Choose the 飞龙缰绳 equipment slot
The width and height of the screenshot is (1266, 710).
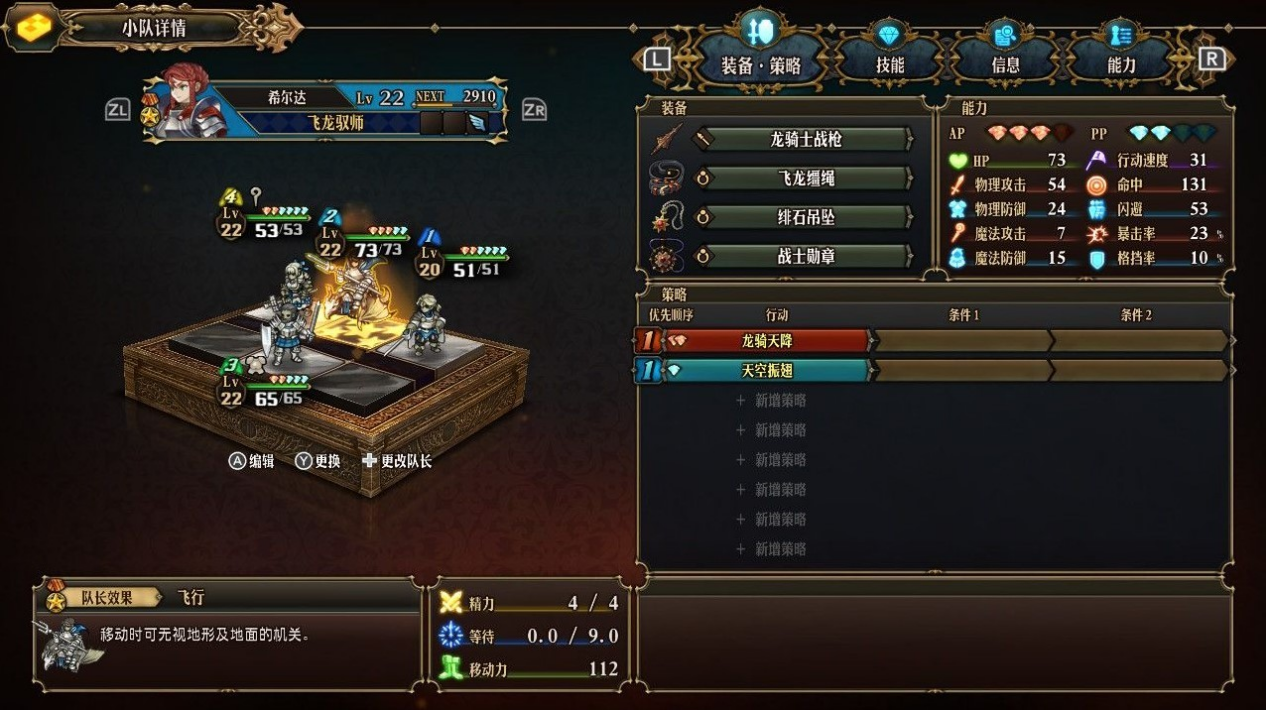[x=805, y=179]
